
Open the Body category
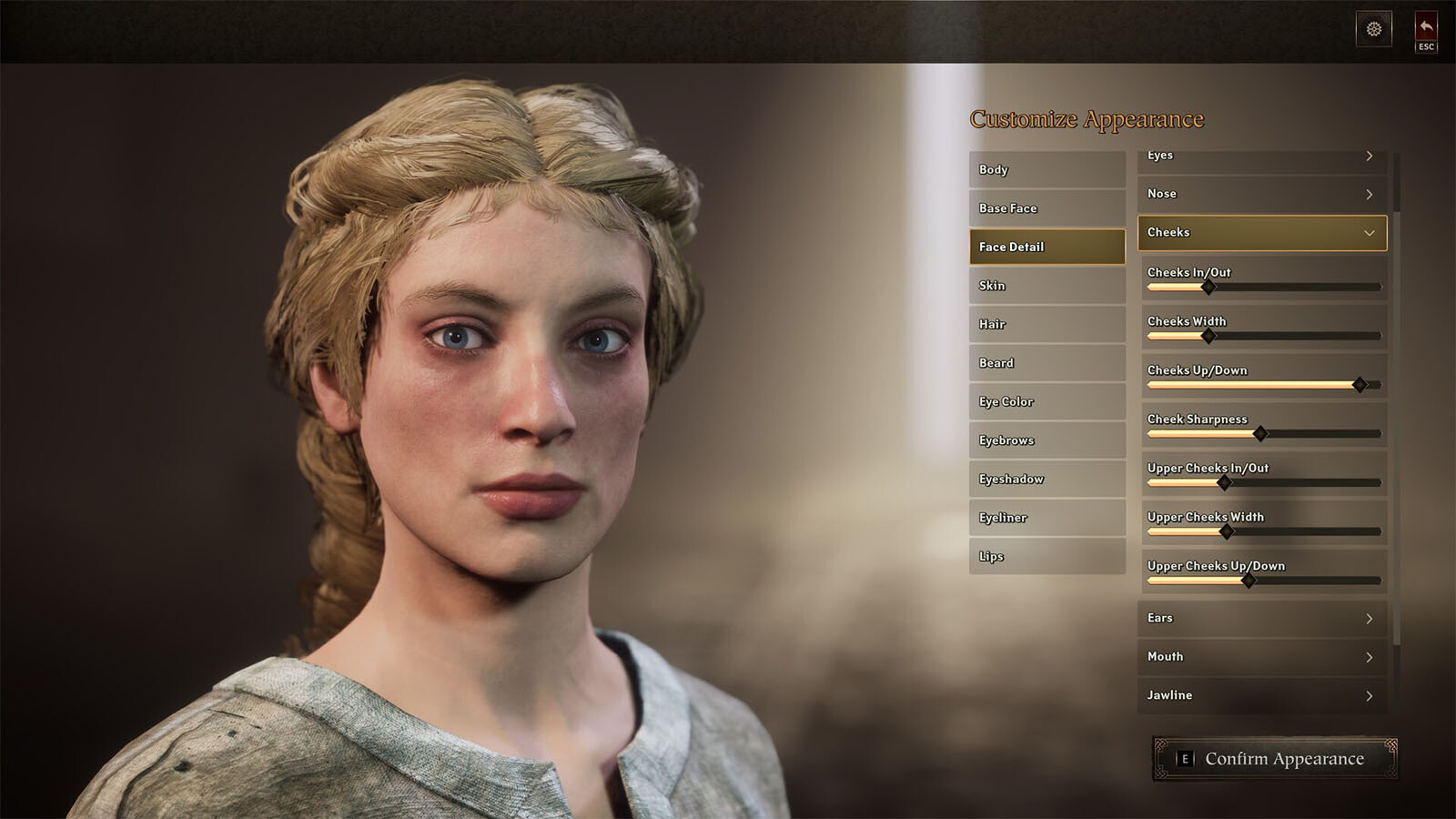[x=1046, y=170]
